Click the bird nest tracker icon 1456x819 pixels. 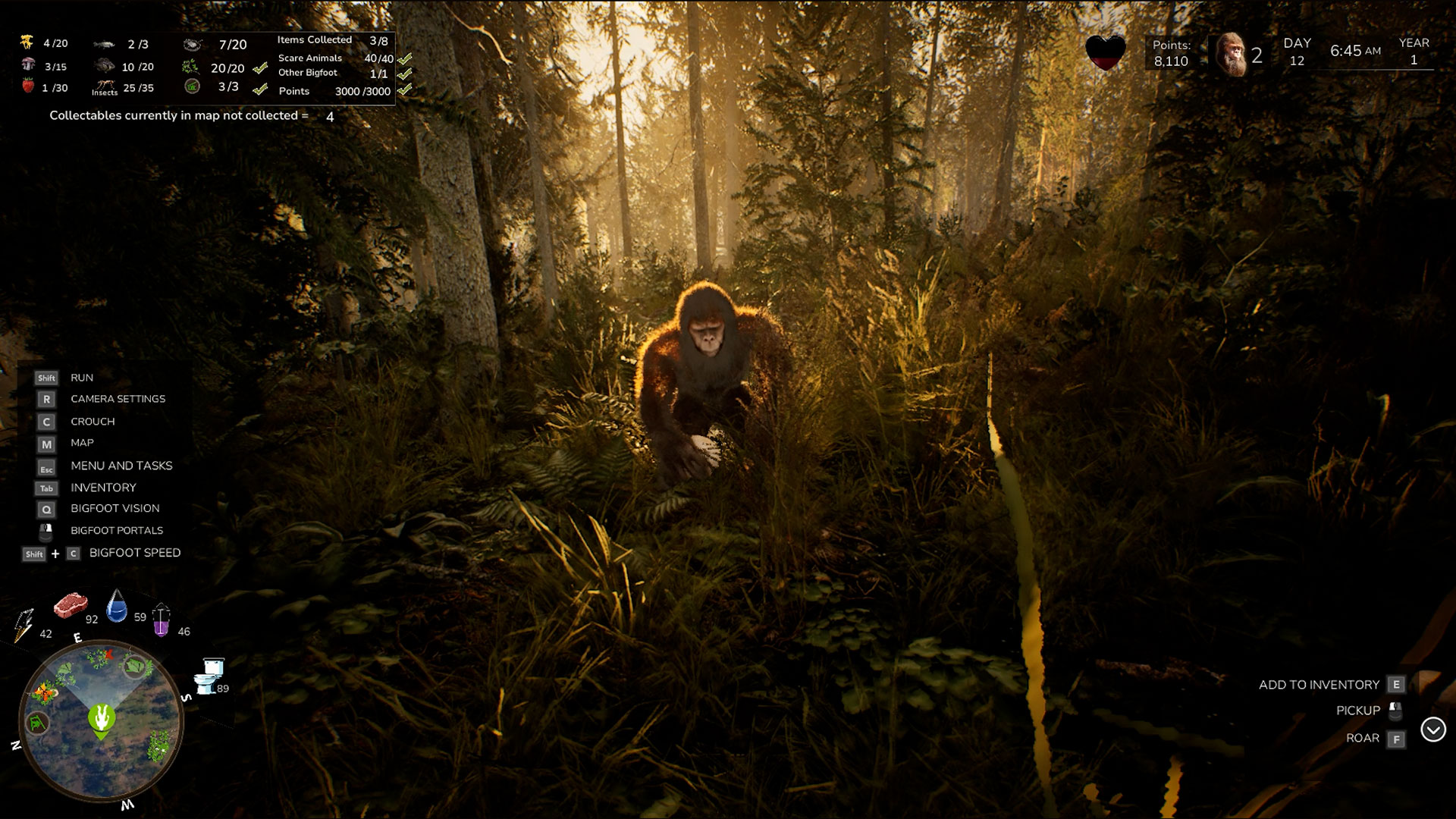[193, 45]
